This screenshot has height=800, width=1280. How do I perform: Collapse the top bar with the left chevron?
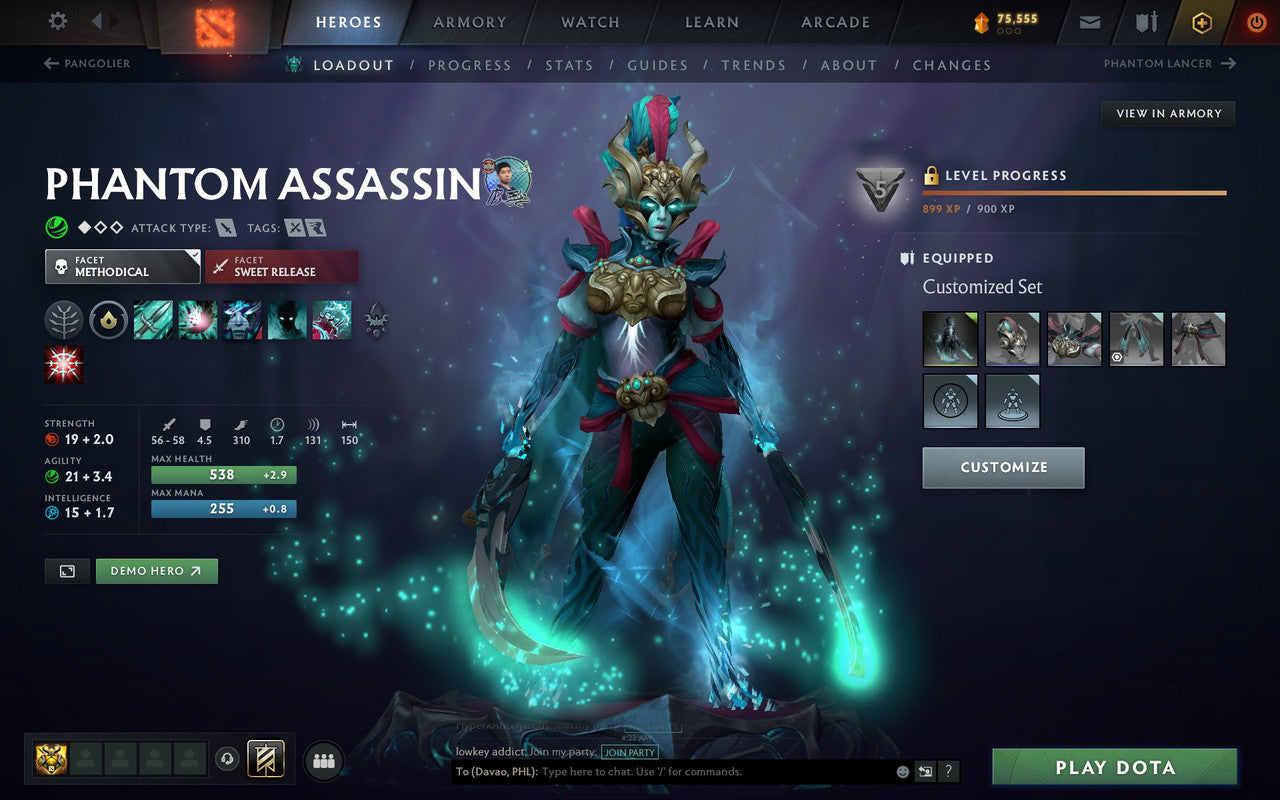tap(96, 22)
